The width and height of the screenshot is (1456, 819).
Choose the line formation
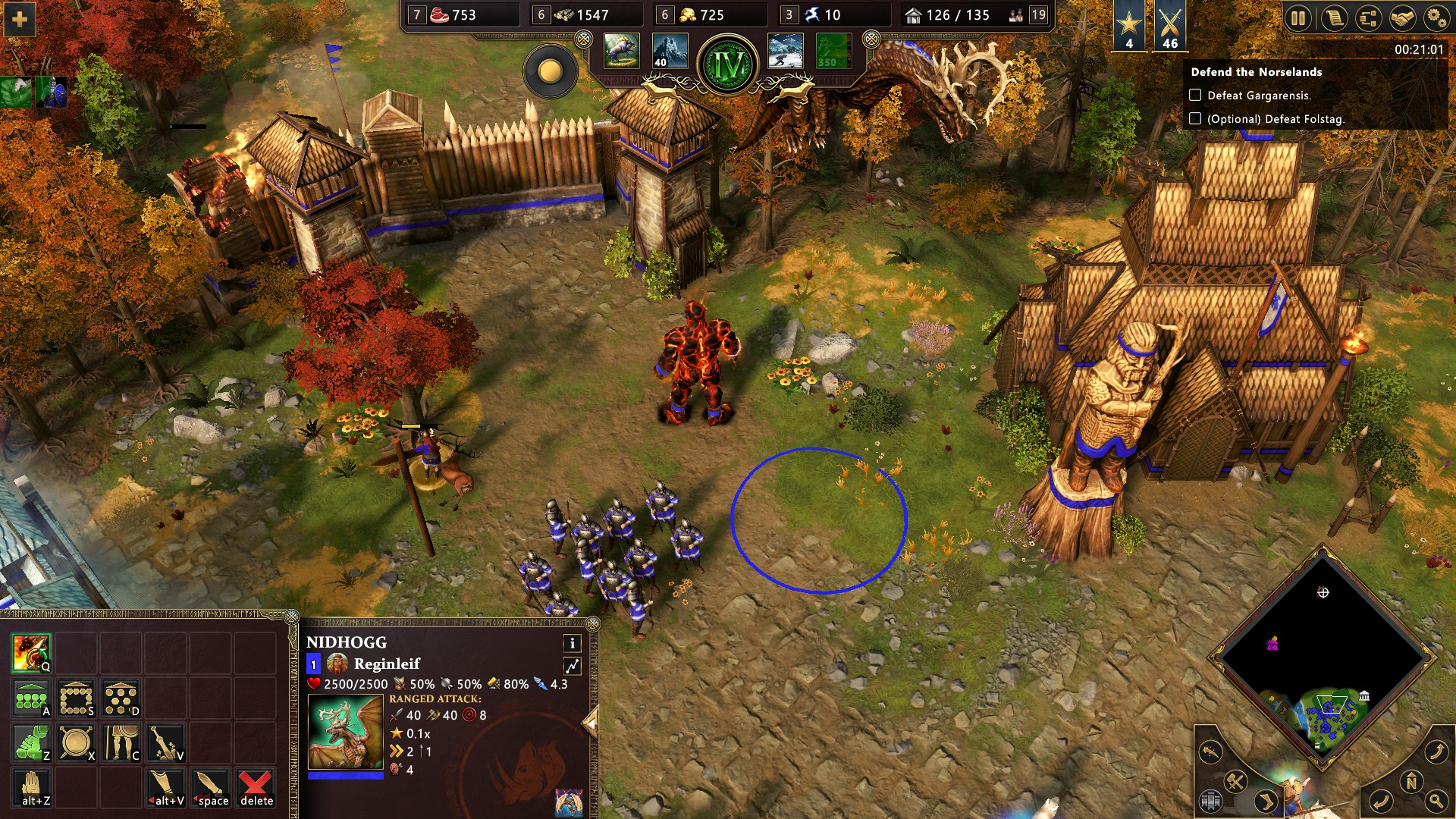tap(31, 698)
